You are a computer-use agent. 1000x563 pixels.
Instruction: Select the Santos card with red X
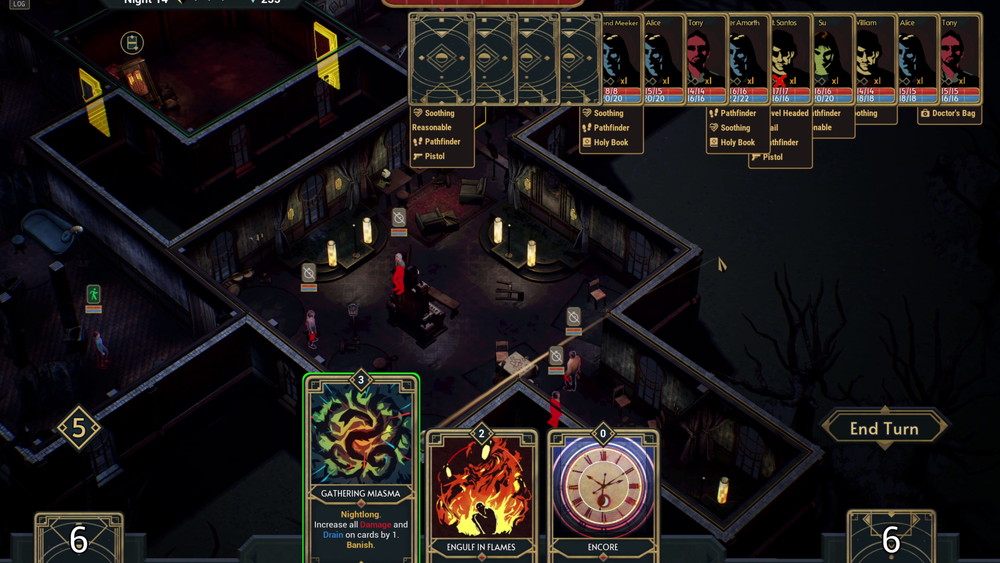point(789,58)
